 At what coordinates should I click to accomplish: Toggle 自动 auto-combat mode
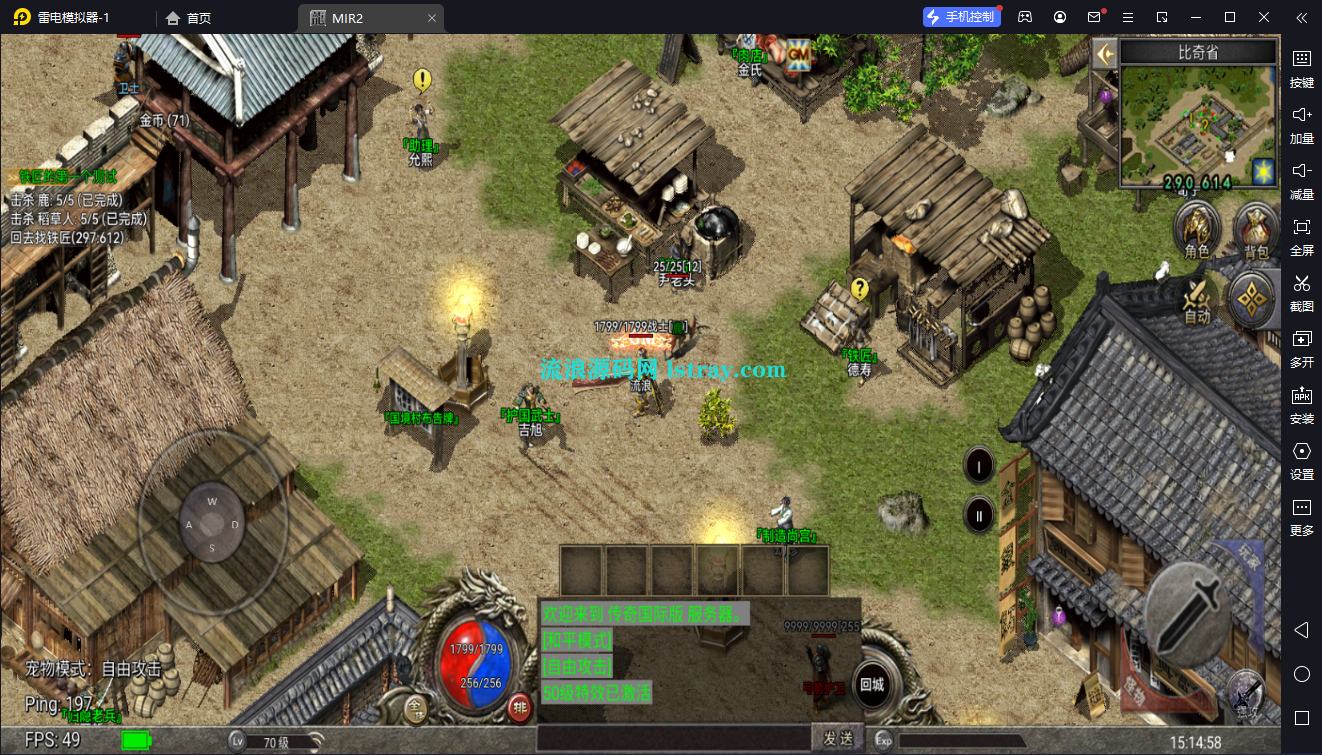tap(1197, 299)
